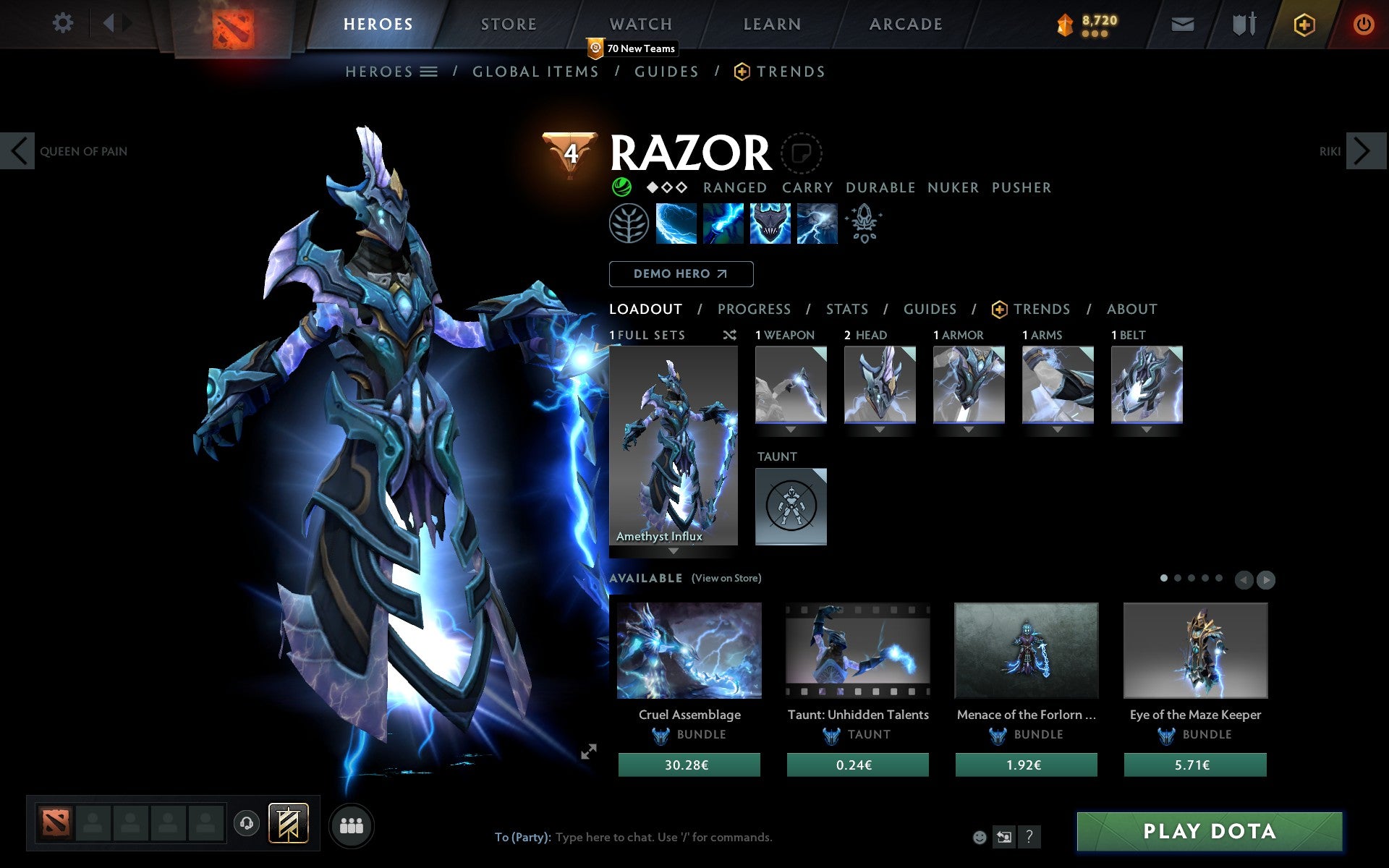Open the Arcade menu

[x=904, y=23]
